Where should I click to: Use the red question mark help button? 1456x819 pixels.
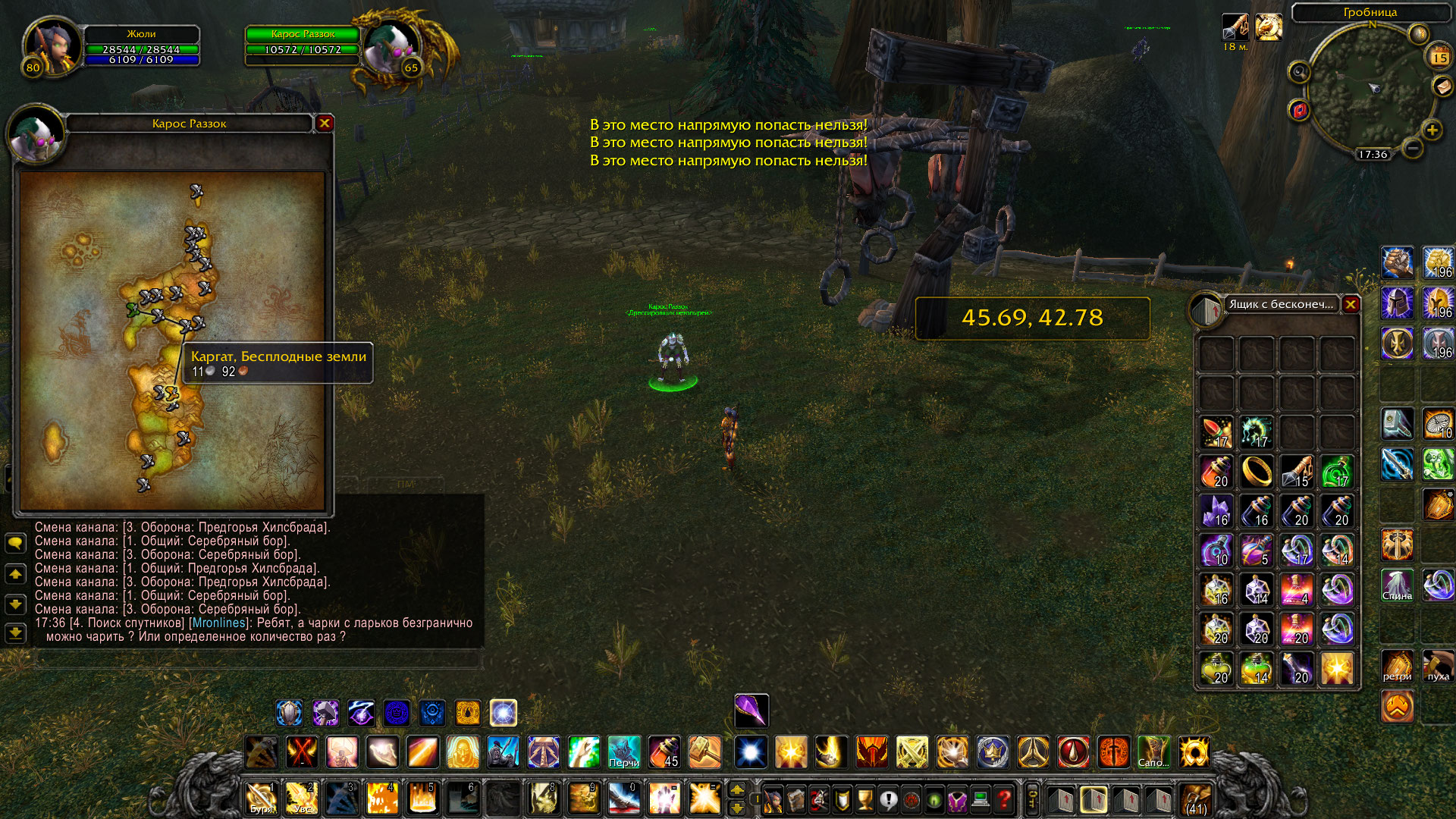coord(1004,799)
